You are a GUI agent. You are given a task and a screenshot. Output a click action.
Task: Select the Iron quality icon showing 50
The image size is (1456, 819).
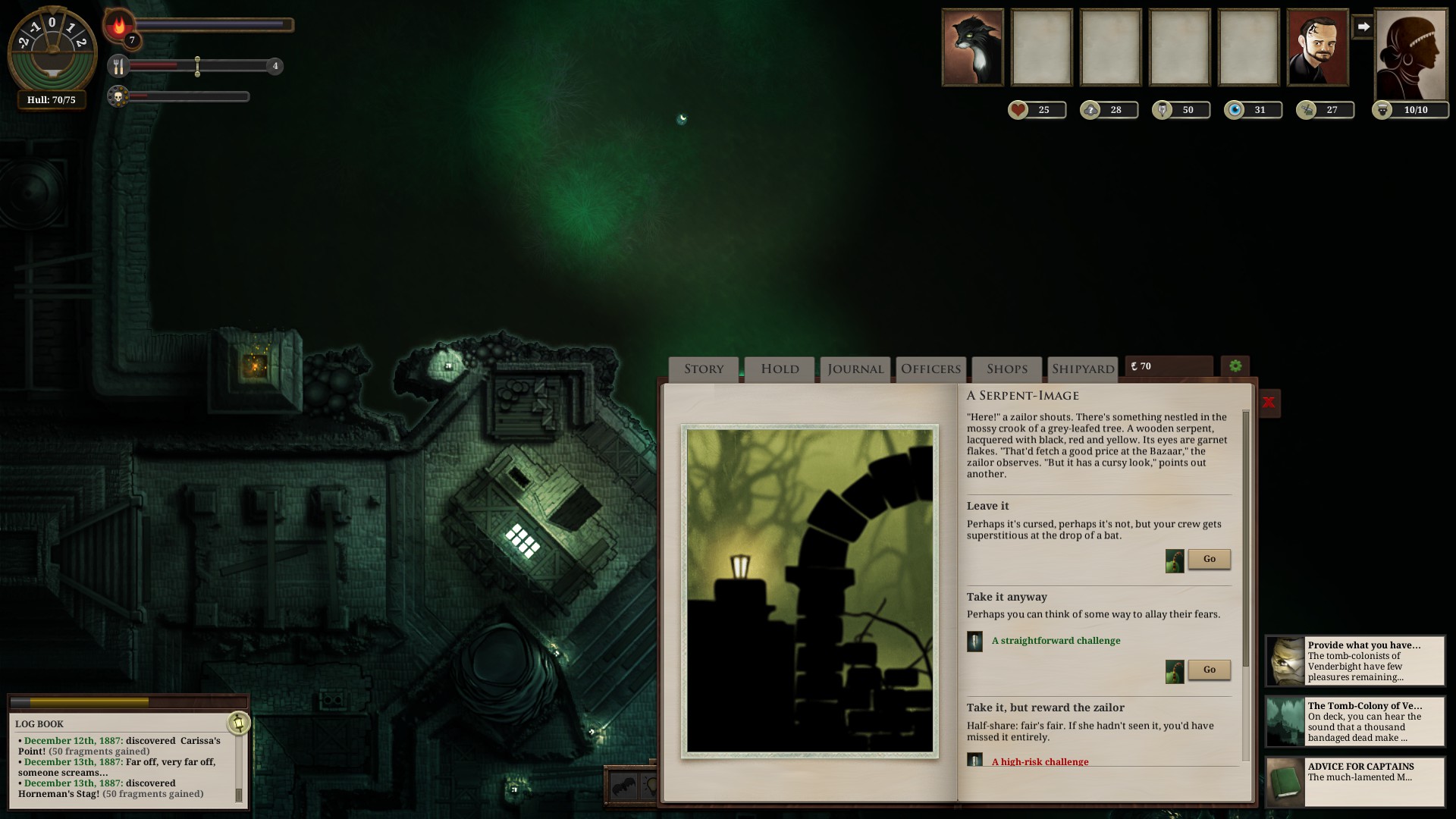point(1161,109)
